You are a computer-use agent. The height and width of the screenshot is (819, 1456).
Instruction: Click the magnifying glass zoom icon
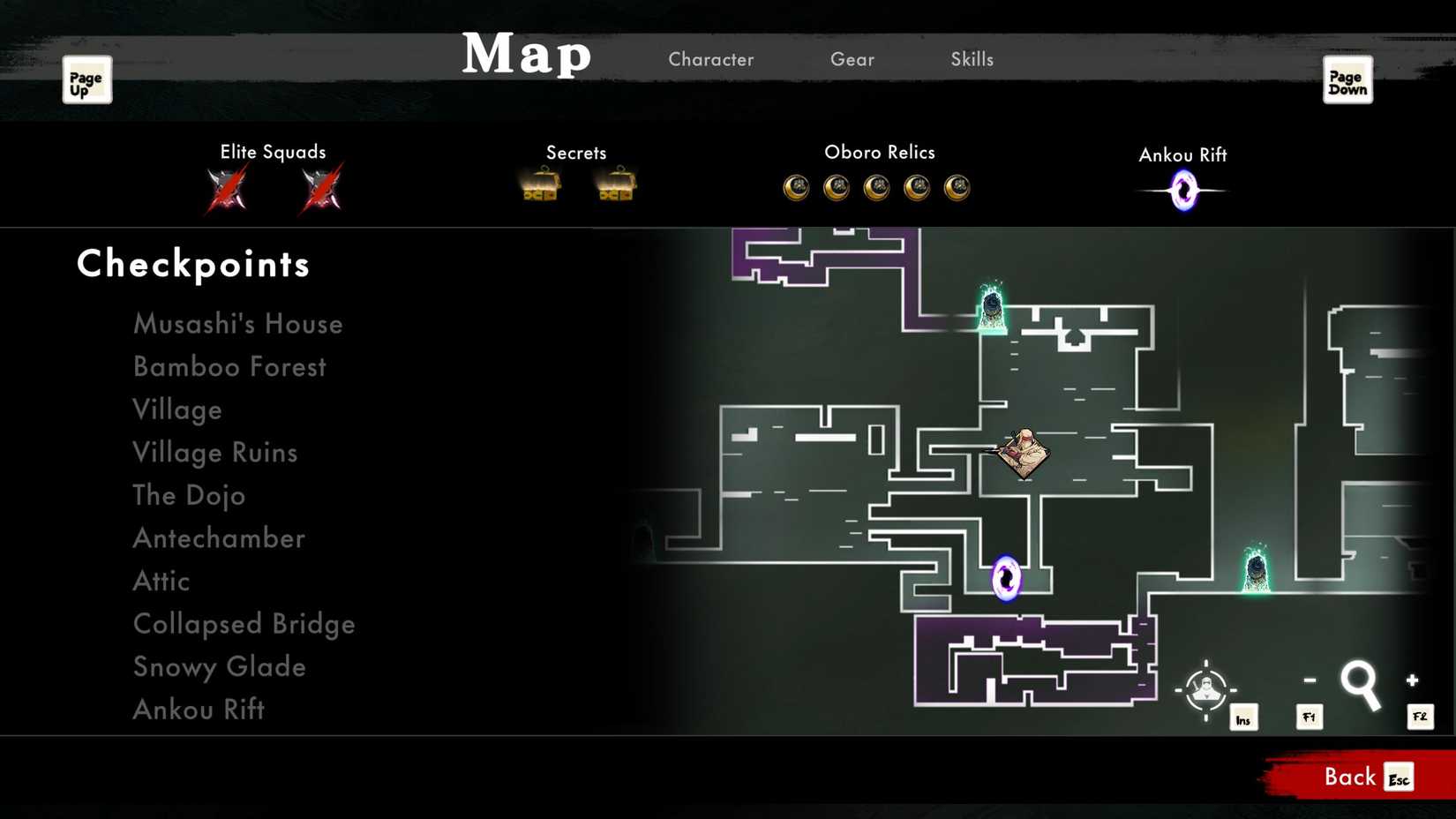1361,684
